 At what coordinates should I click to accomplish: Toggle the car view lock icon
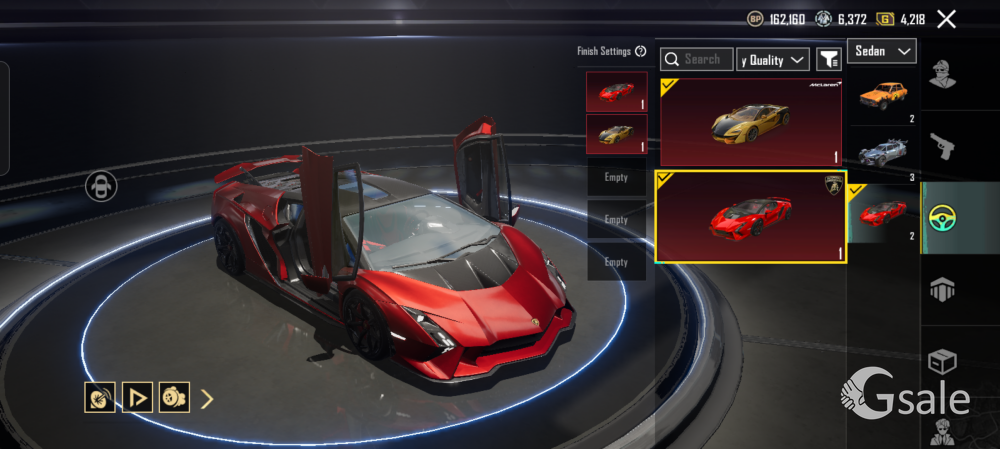(101, 186)
